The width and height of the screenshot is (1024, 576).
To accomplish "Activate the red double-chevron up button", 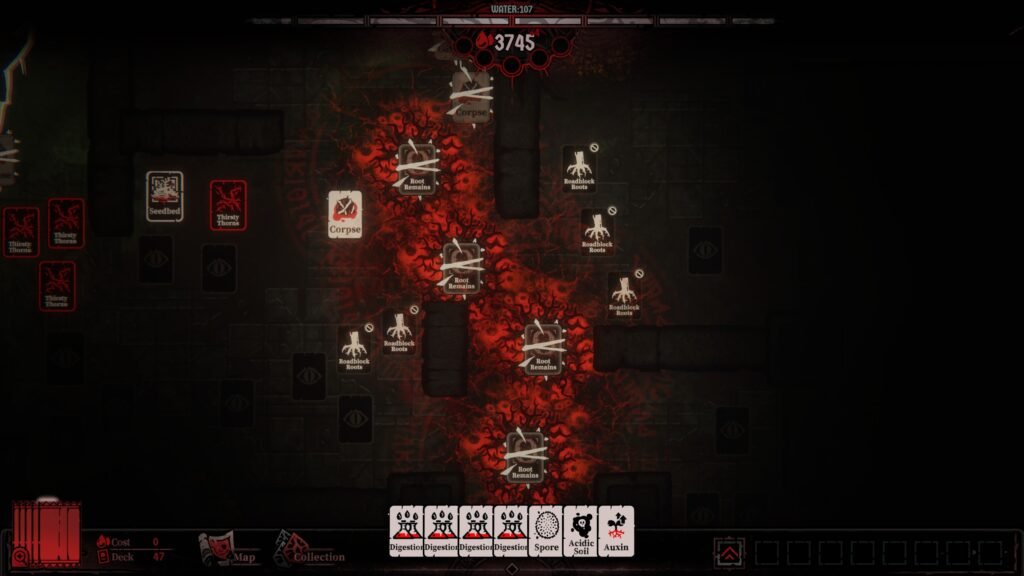I will coord(731,552).
